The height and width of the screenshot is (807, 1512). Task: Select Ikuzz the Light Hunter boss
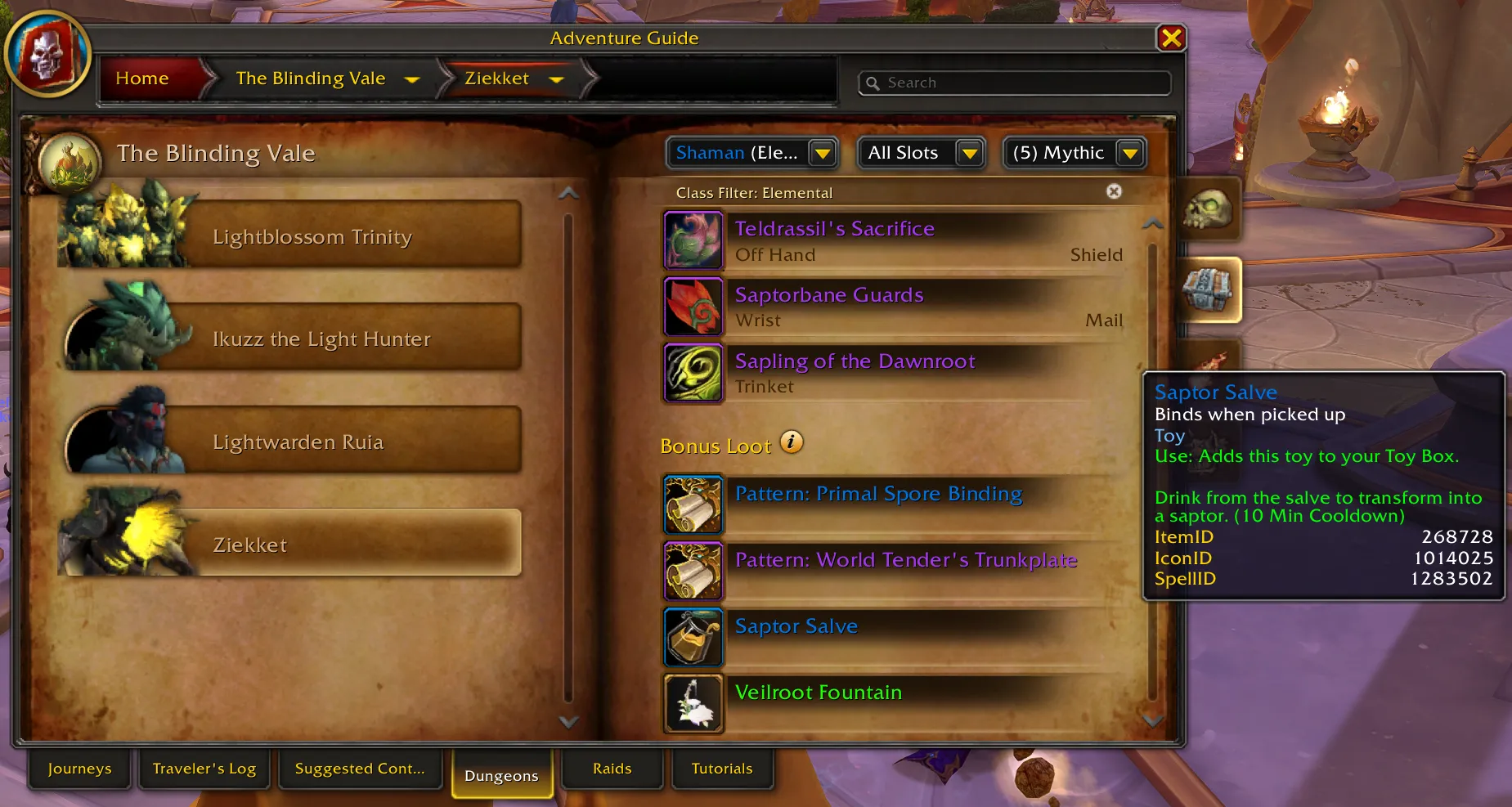pyautogui.click(x=321, y=338)
